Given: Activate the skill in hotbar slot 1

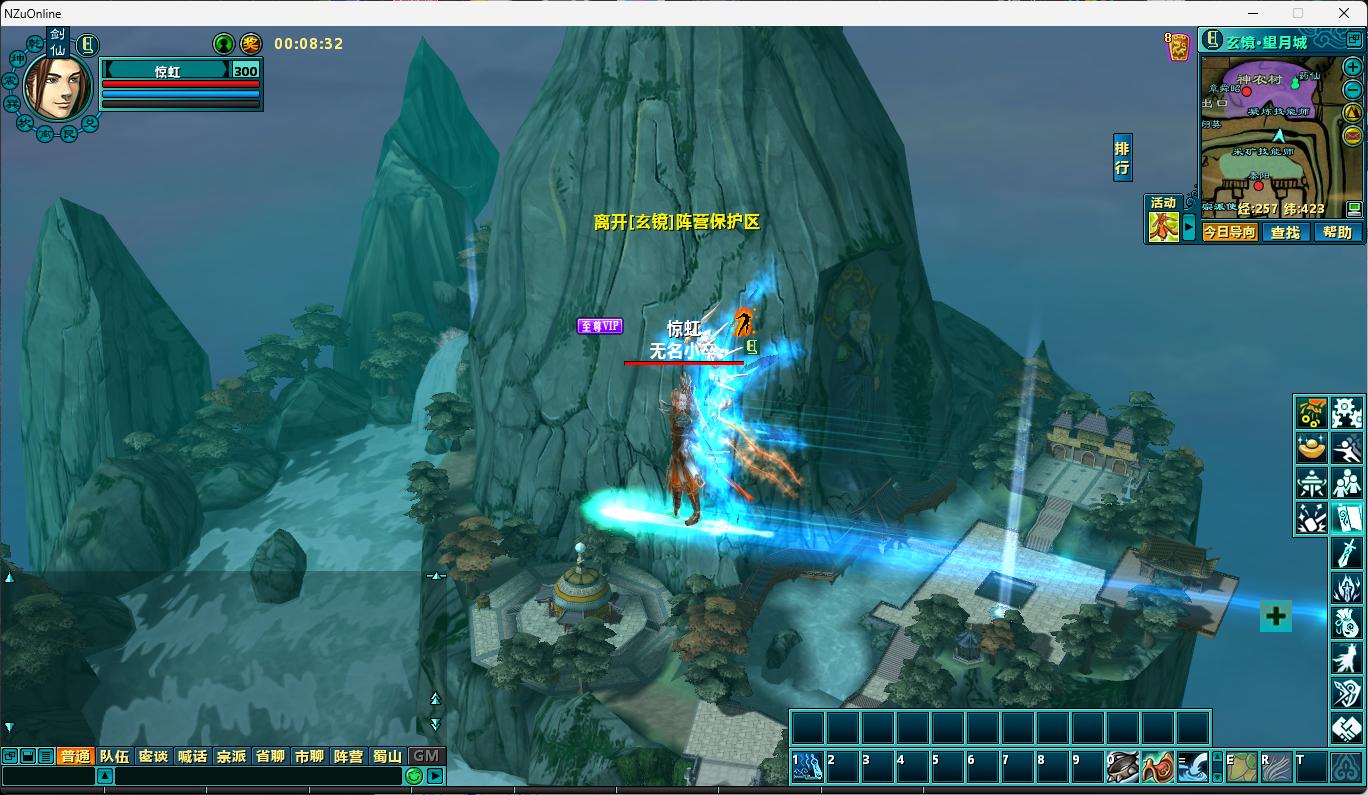Looking at the screenshot, I should pos(807,767).
